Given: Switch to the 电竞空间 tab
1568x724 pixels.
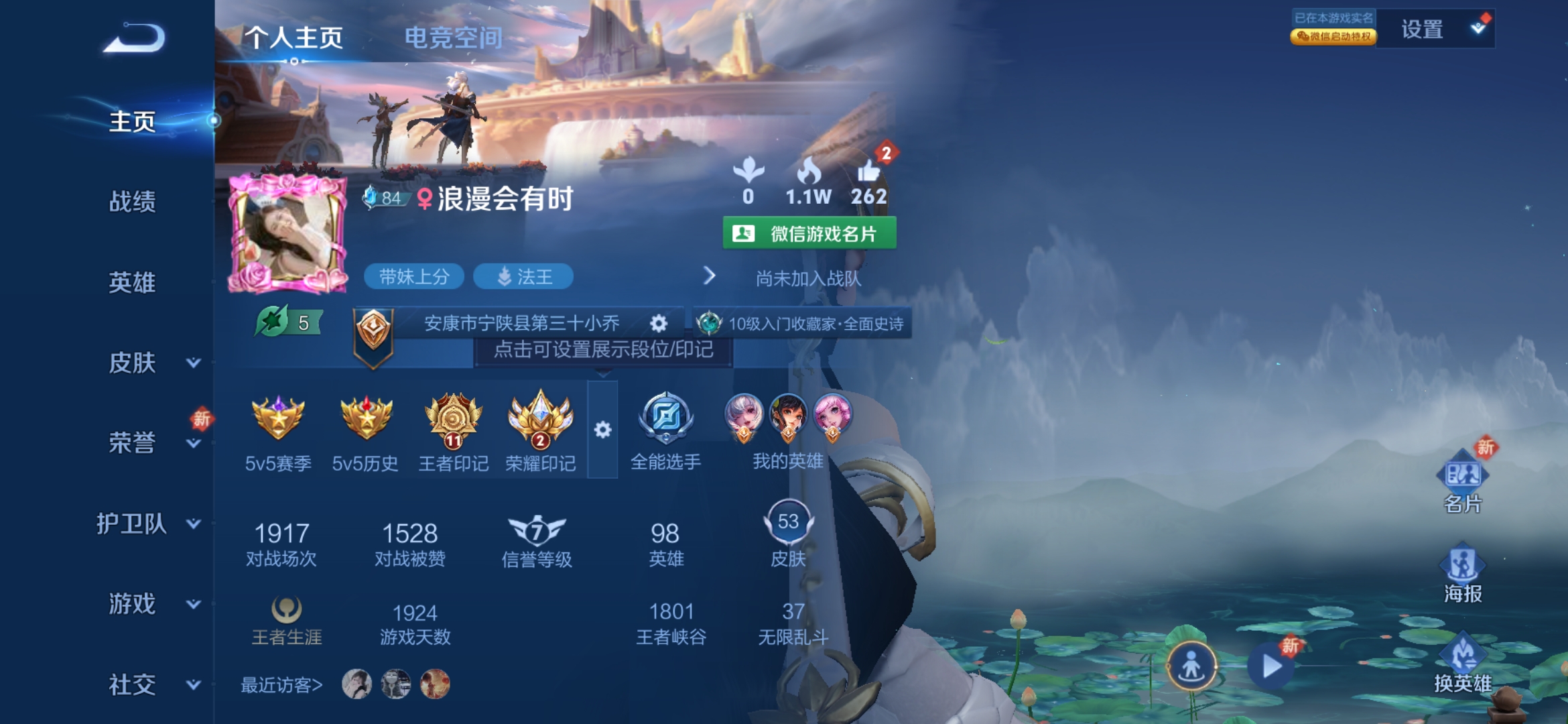Looking at the screenshot, I should [x=453, y=38].
